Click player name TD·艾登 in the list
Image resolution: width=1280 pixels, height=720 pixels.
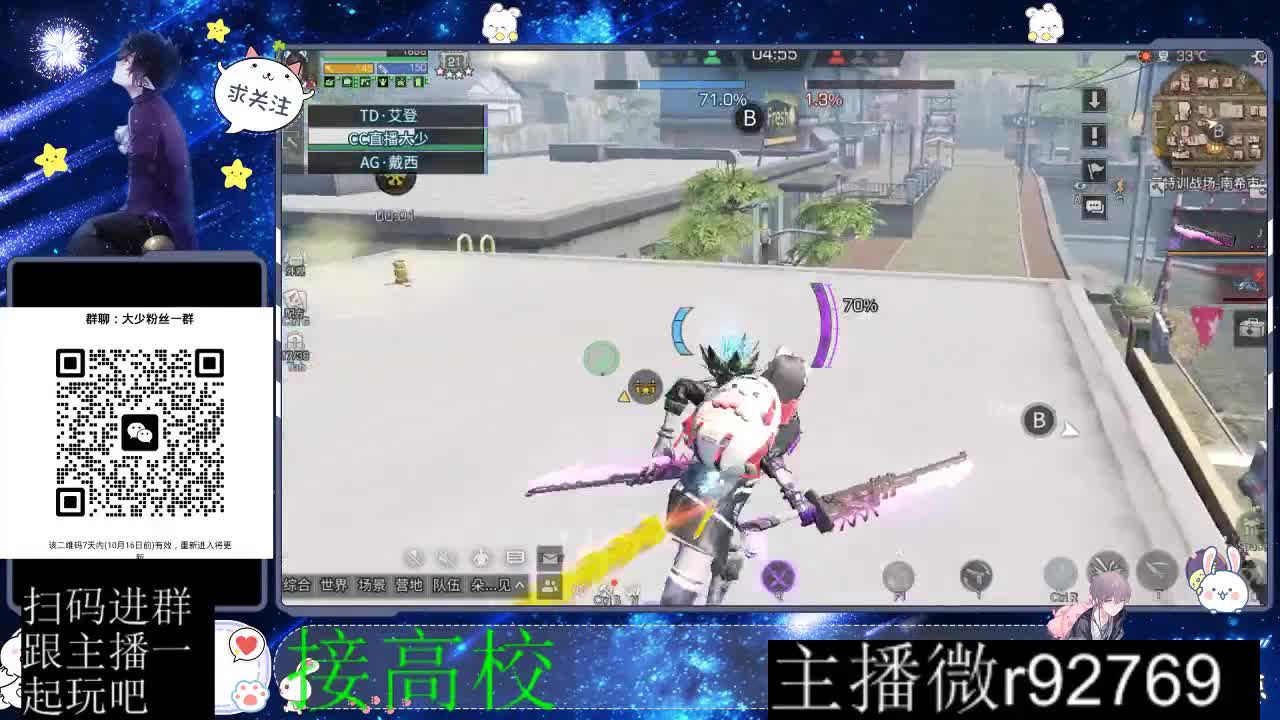390,115
